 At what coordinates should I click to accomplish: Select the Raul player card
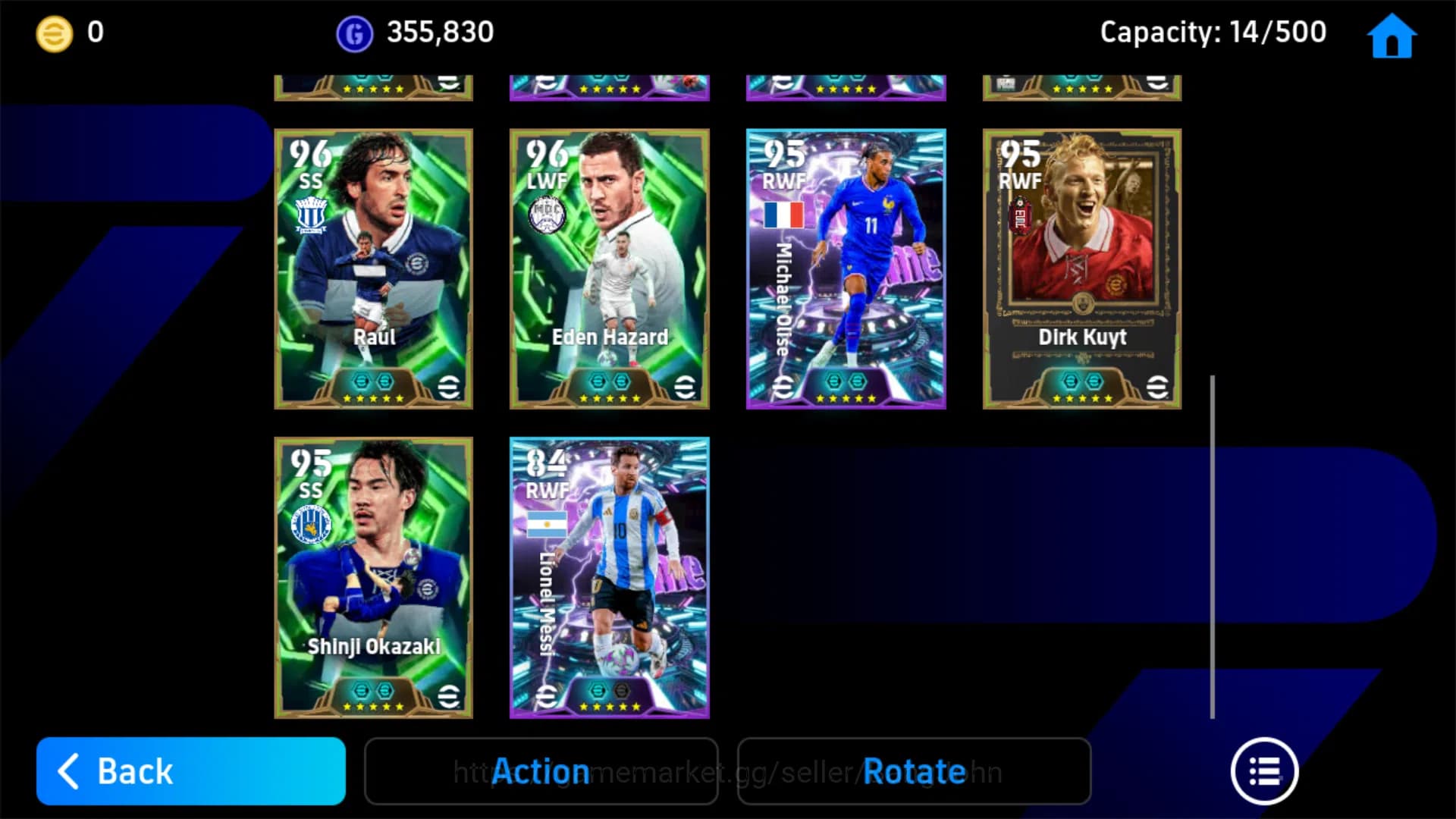pos(372,267)
